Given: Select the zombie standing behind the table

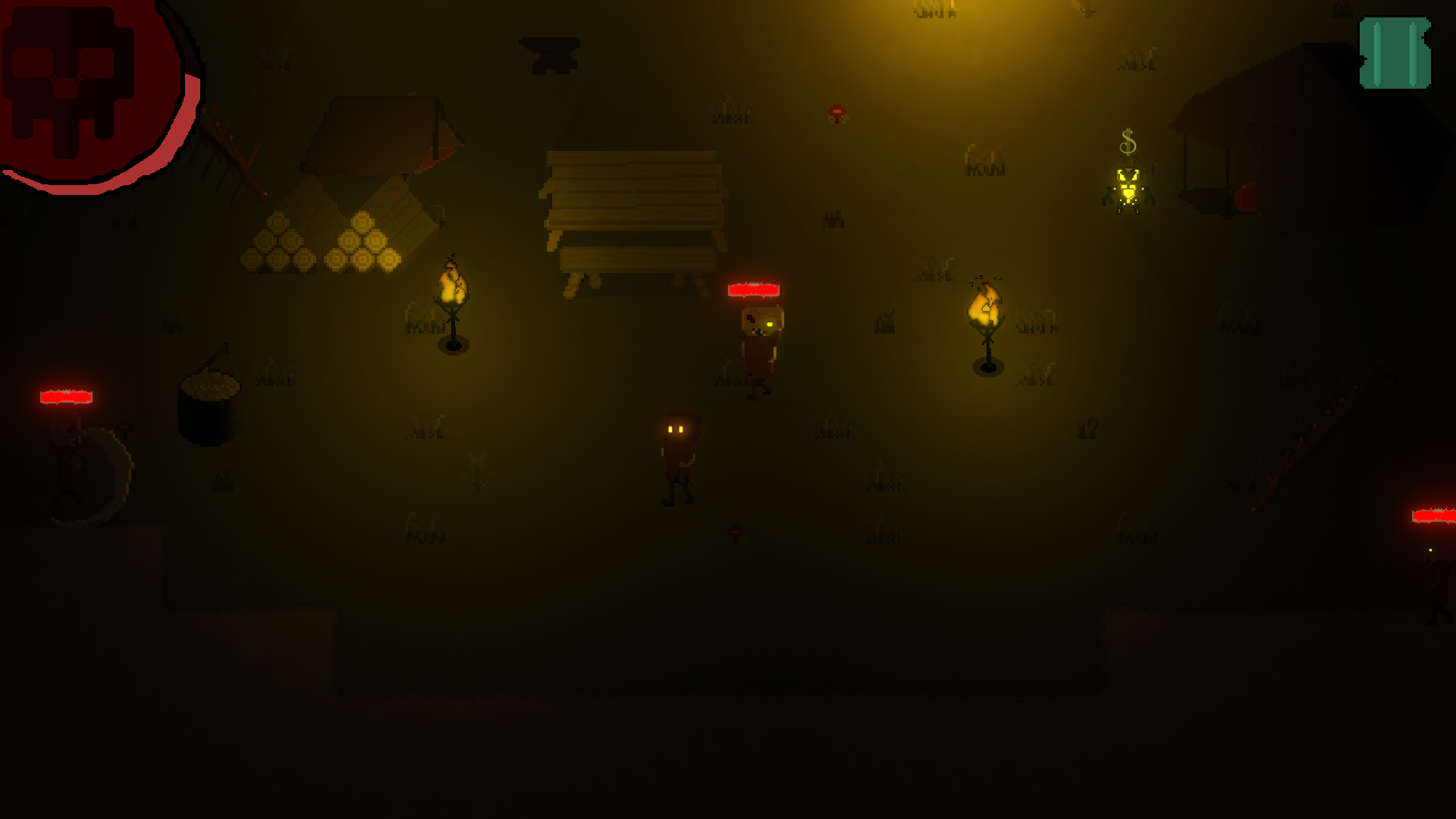Looking at the screenshot, I should click(x=762, y=341).
